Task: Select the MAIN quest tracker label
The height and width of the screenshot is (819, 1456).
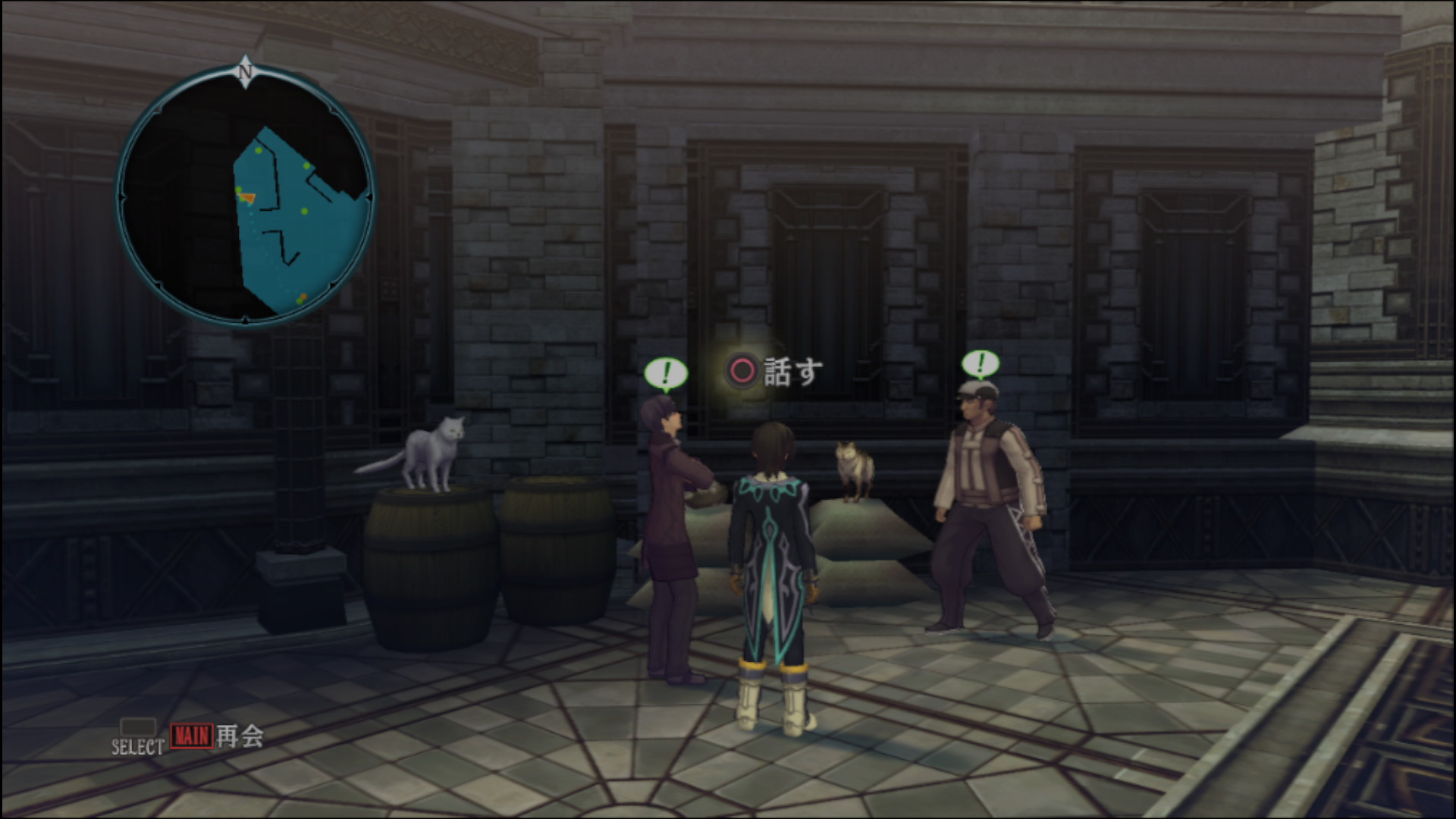Action: (191, 736)
